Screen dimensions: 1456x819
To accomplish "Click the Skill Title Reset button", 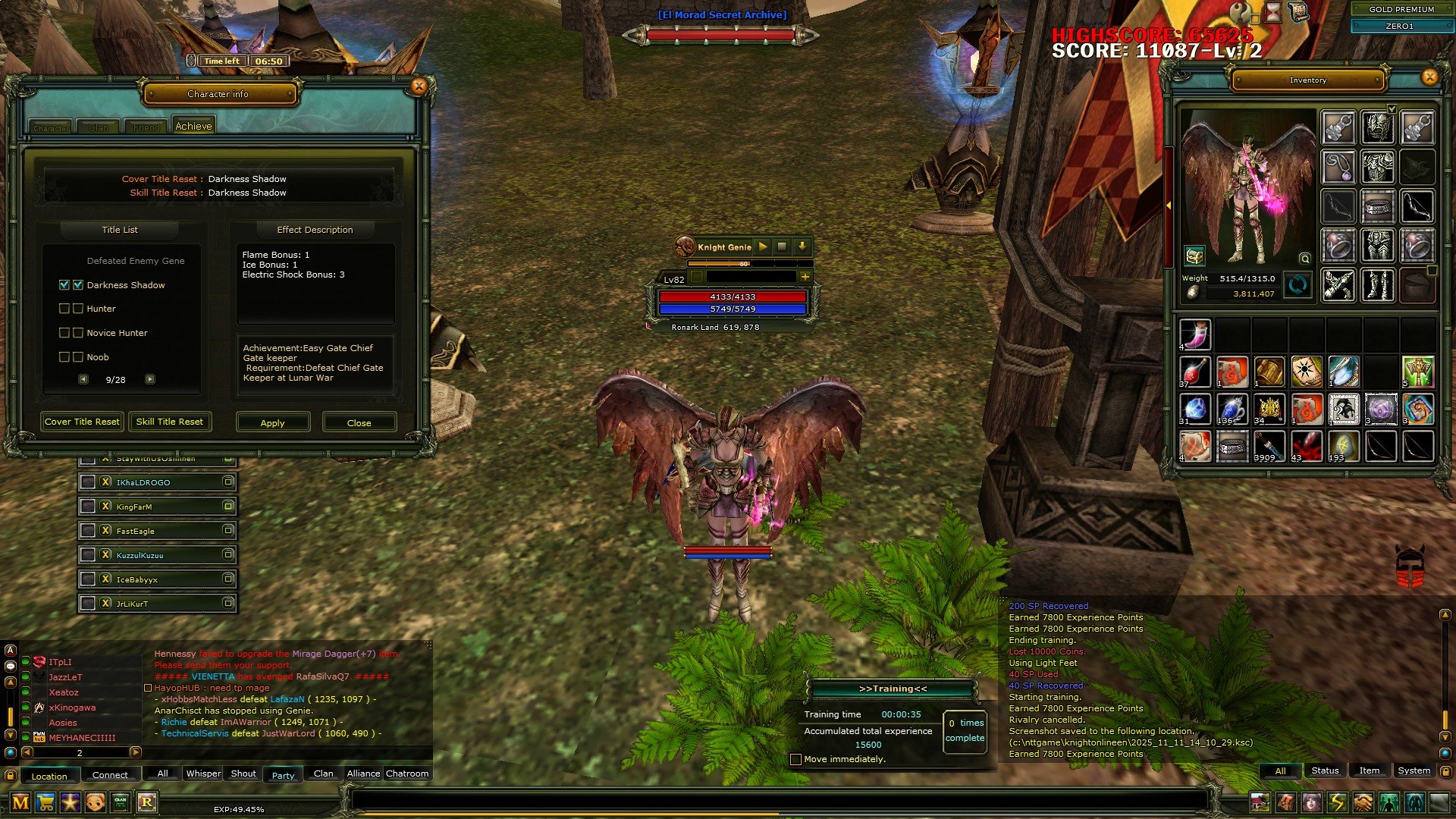I will pyautogui.click(x=170, y=422).
